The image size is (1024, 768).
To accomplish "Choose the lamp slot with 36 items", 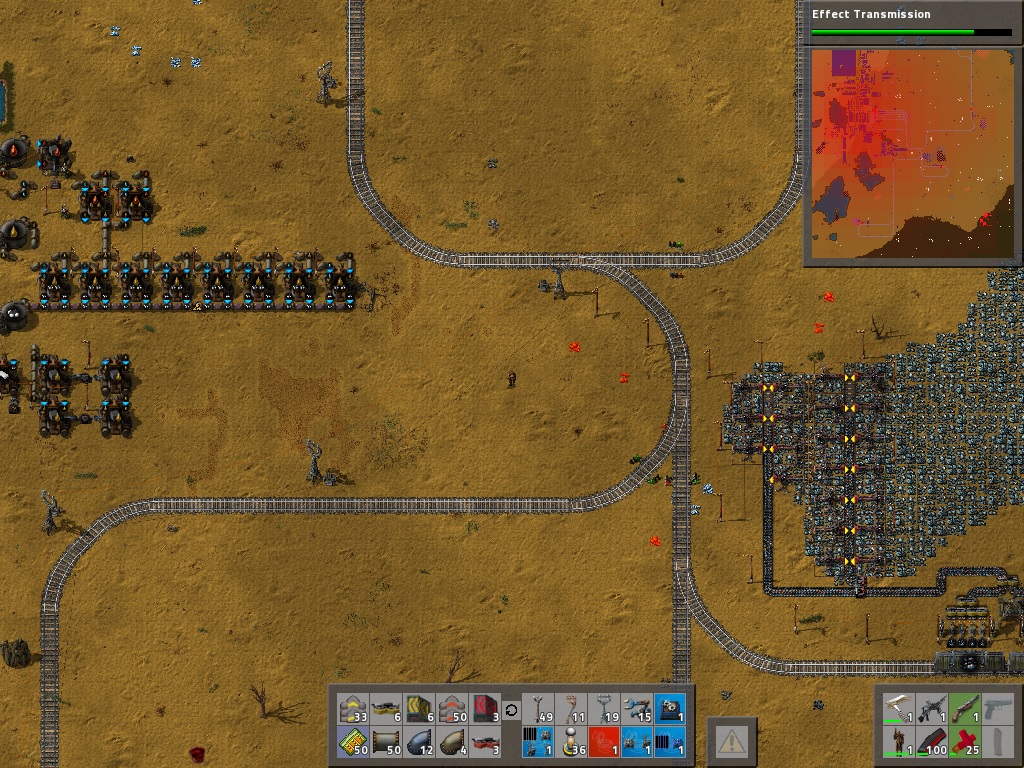I will click(570, 742).
